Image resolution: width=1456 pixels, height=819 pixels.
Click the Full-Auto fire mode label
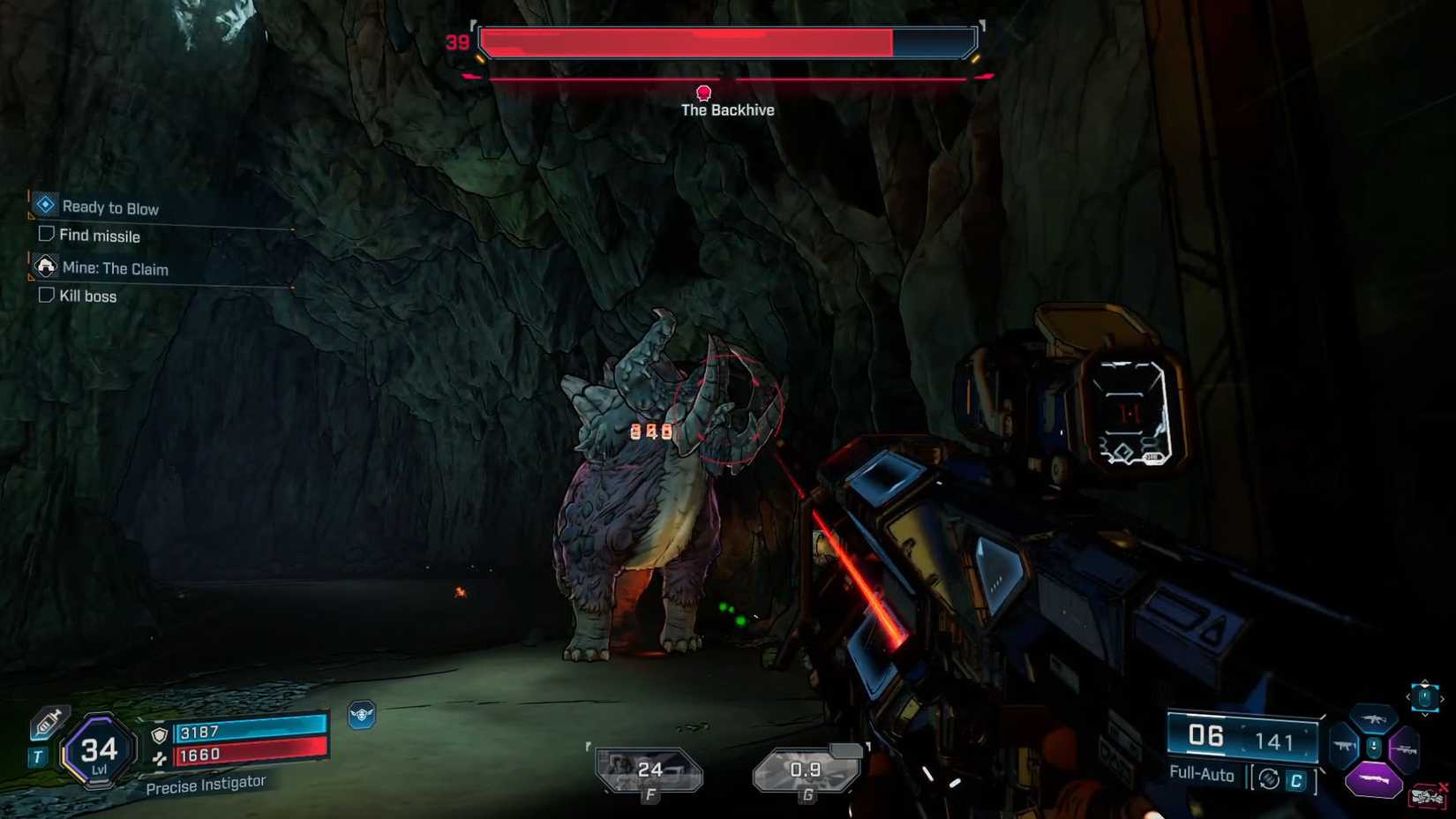click(x=1201, y=774)
